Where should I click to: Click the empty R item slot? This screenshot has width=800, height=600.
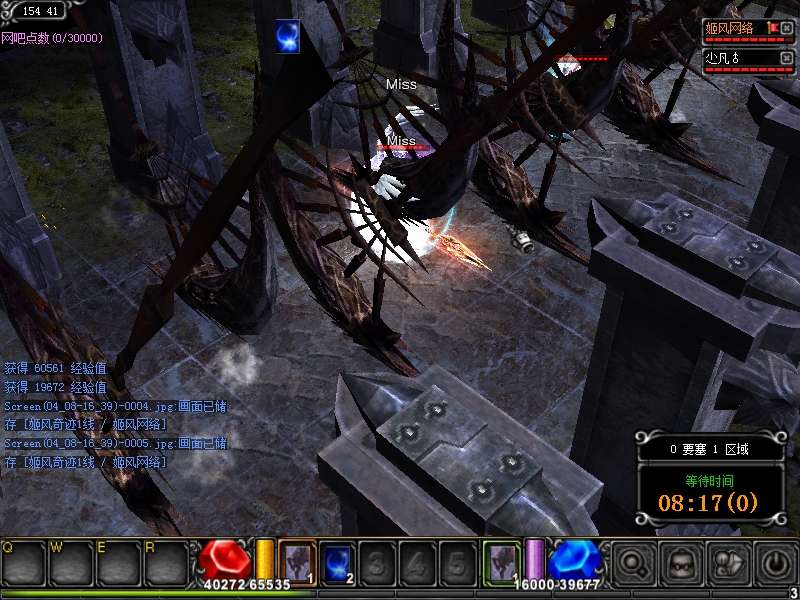tap(164, 563)
